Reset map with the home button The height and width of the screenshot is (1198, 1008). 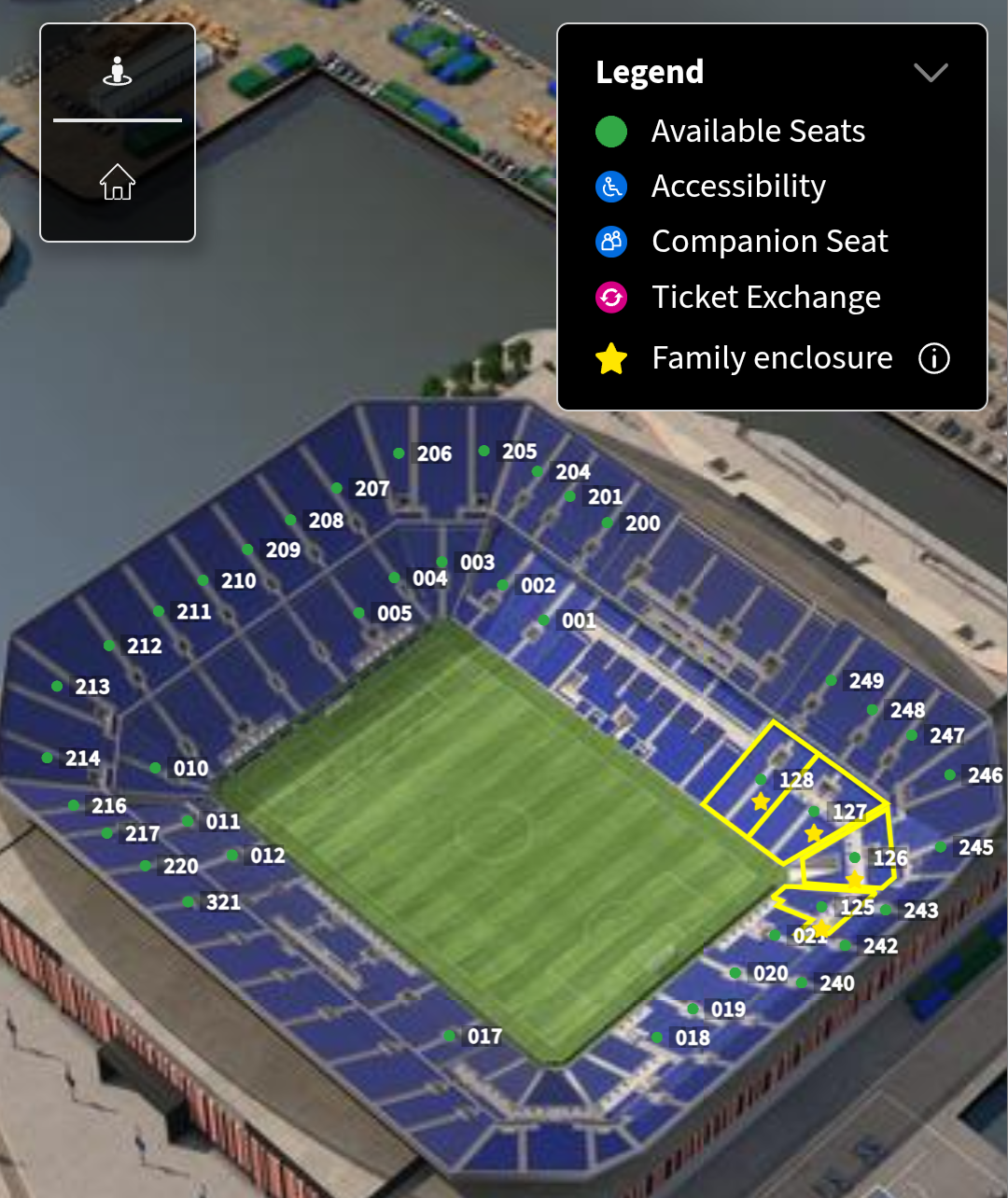pyautogui.click(x=118, y=182)
